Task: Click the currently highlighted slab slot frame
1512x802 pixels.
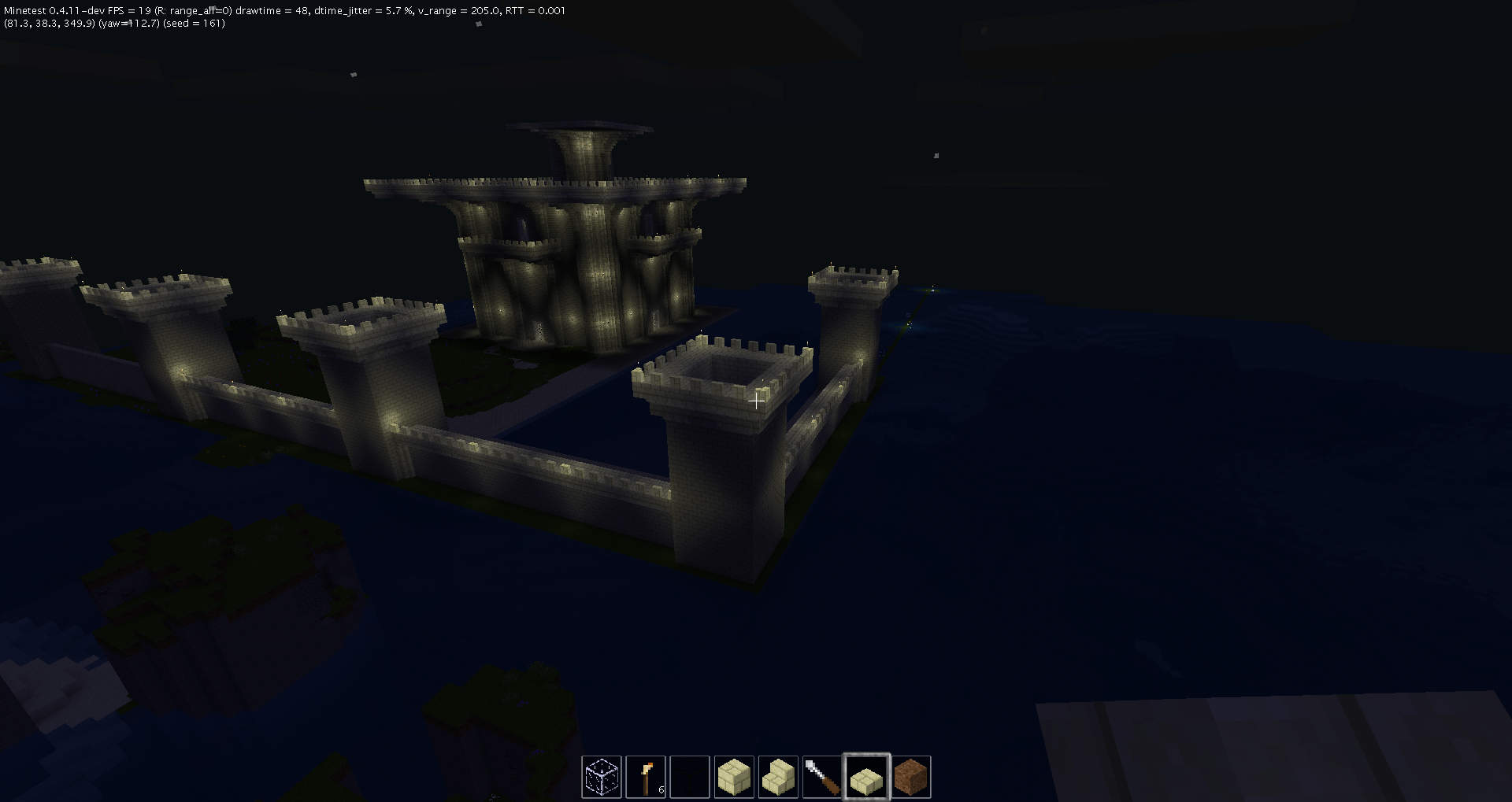Action: click(866, 777)
